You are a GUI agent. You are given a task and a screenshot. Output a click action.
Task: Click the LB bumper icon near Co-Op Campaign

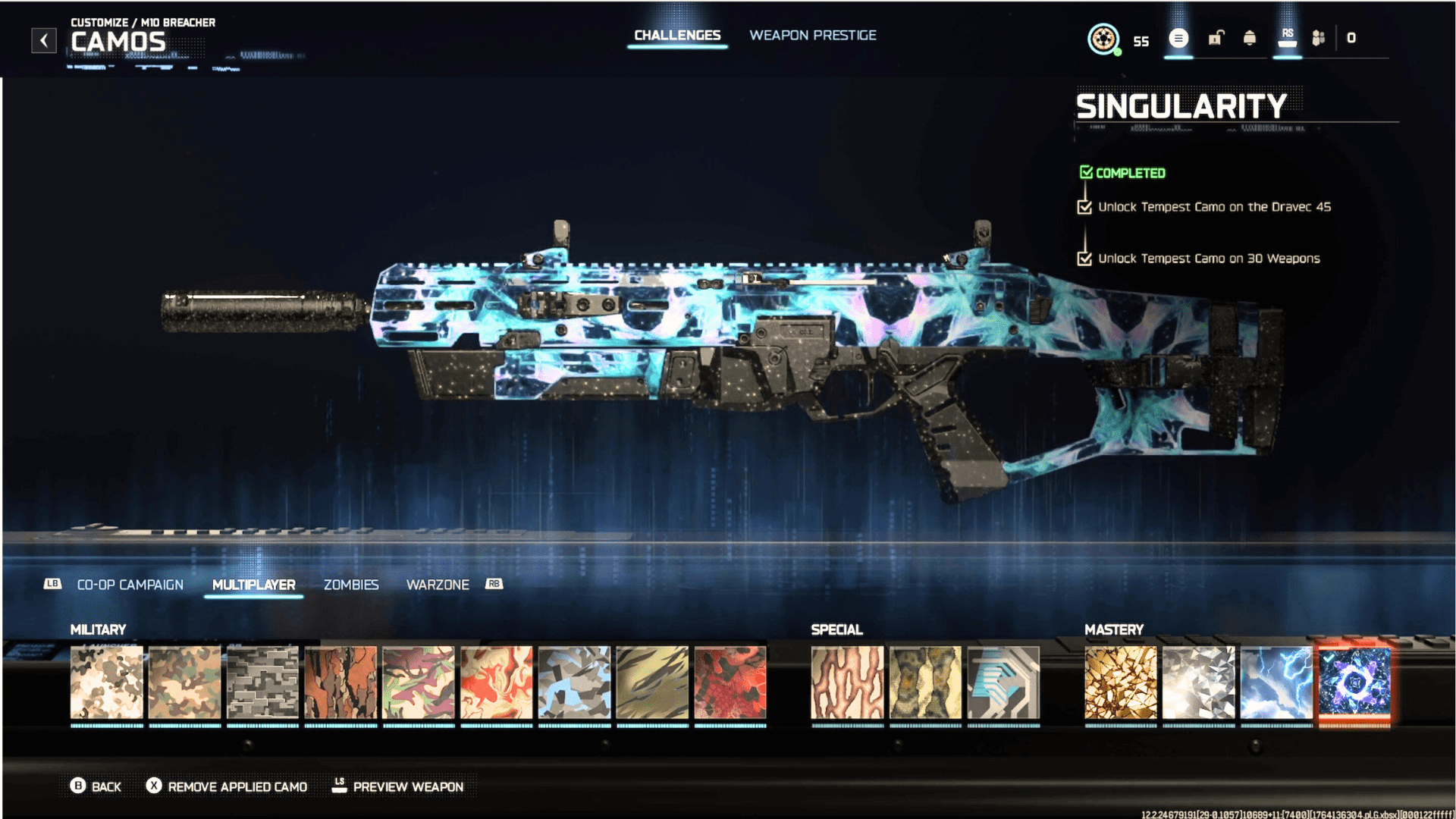tap(52, 584)
